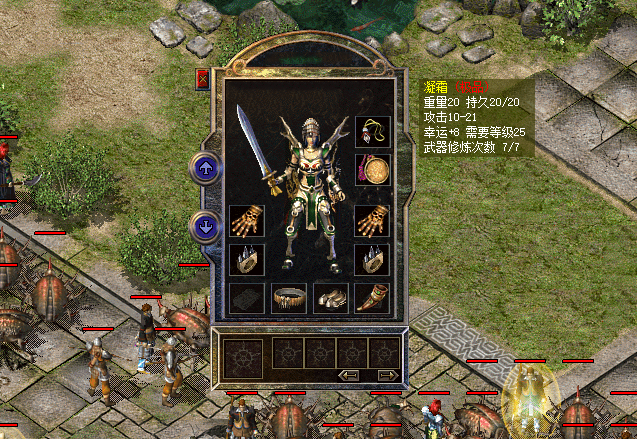Click the blue up-arrow button
Screen dimensions: 637x439
tap(206, 168)
